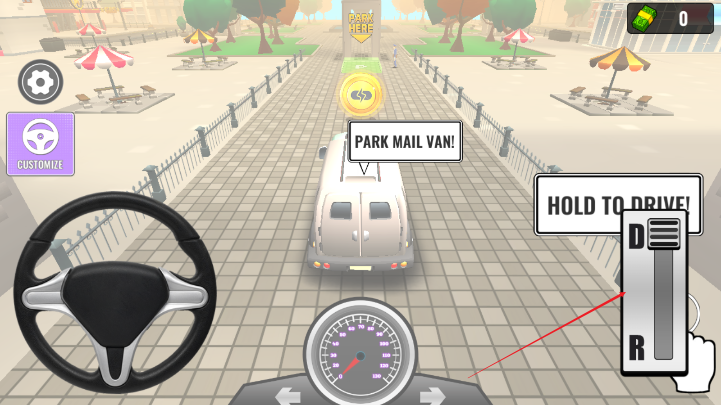Open the Customize steering wheel menu
721x405 pixels.
click(40, 144)
